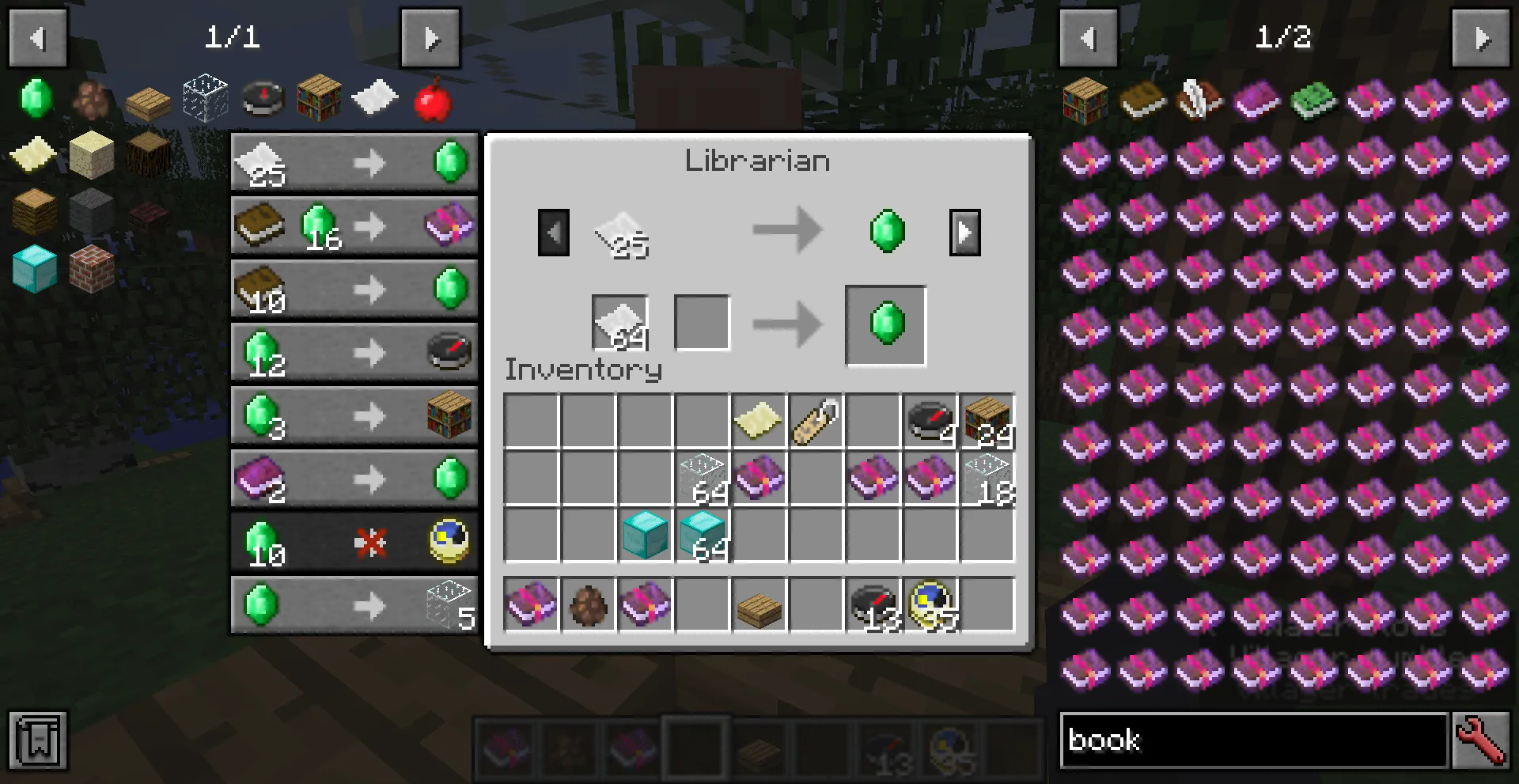The height and width of the screenshot is (784, 1519).
Task: Click the previous page arrow showing 1/1
Action: [x=36, y=37]
